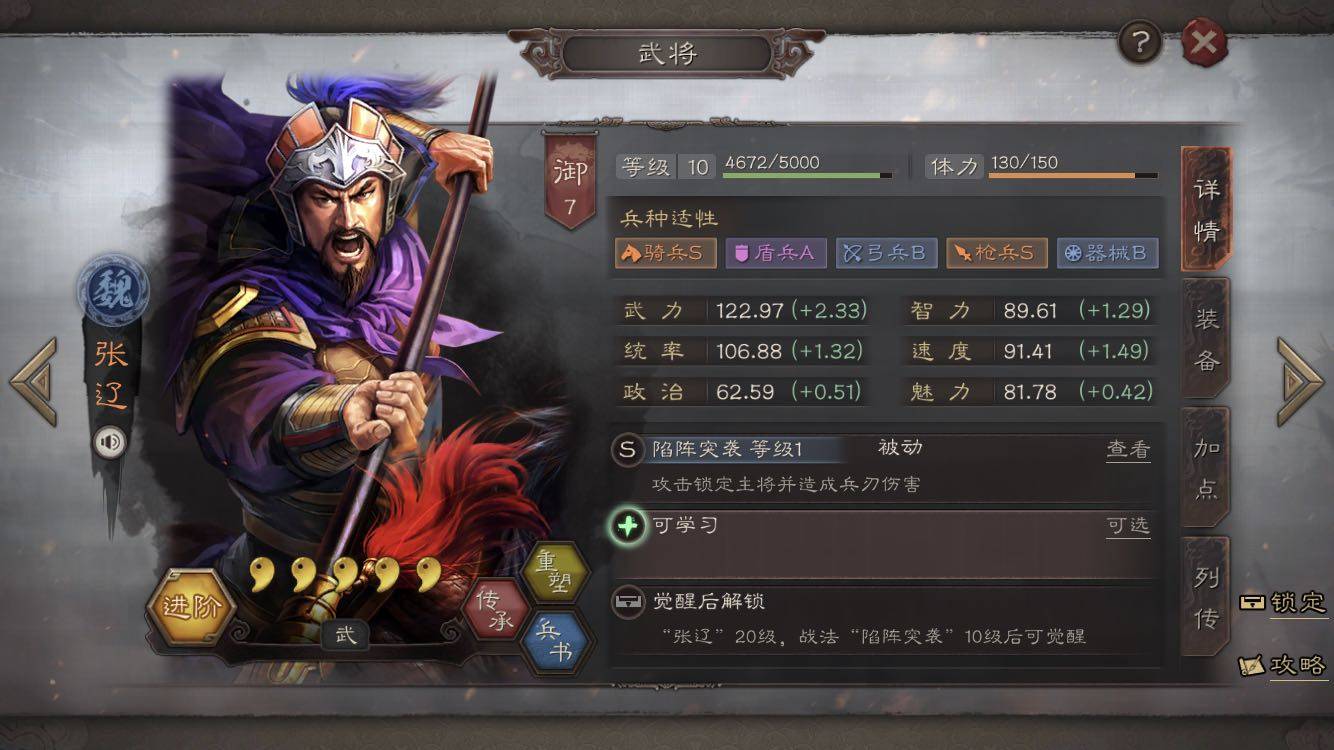Click 查看 to view 陷阵突袭 skill details
Screen dimensions: 1334x750
point(1130,451)
